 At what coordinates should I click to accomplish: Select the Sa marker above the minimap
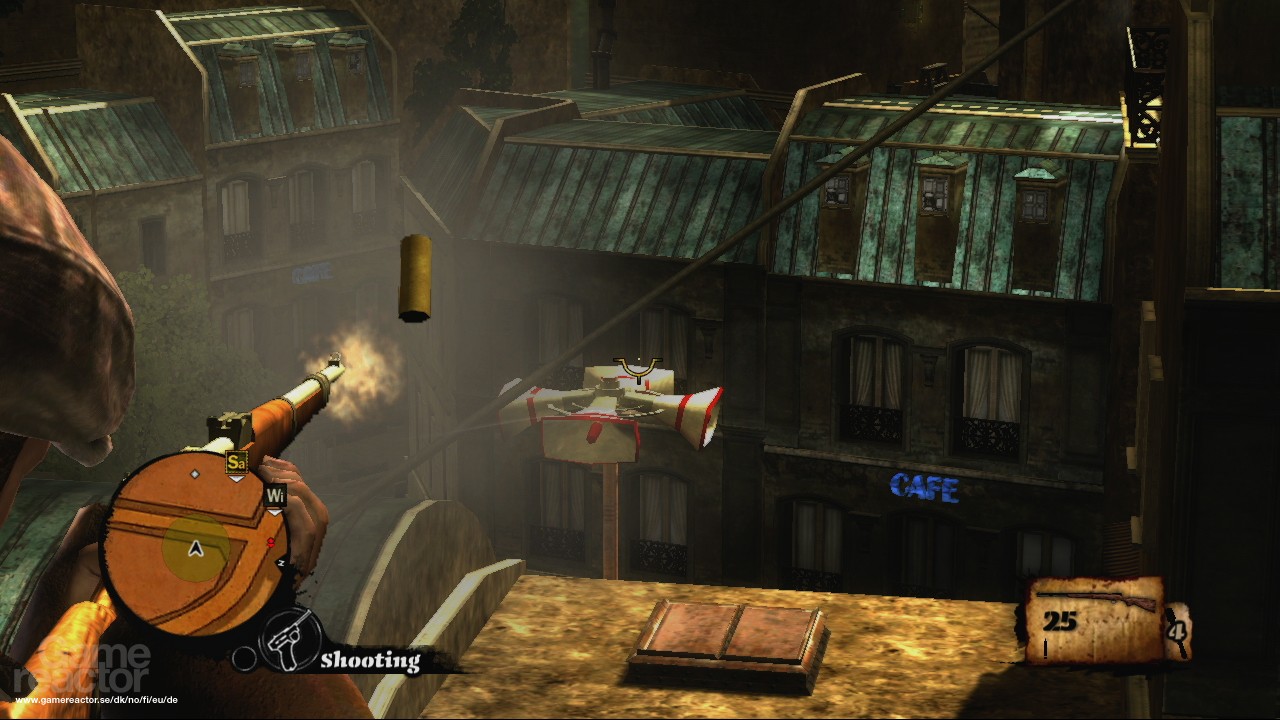click(x=236, y=463)
